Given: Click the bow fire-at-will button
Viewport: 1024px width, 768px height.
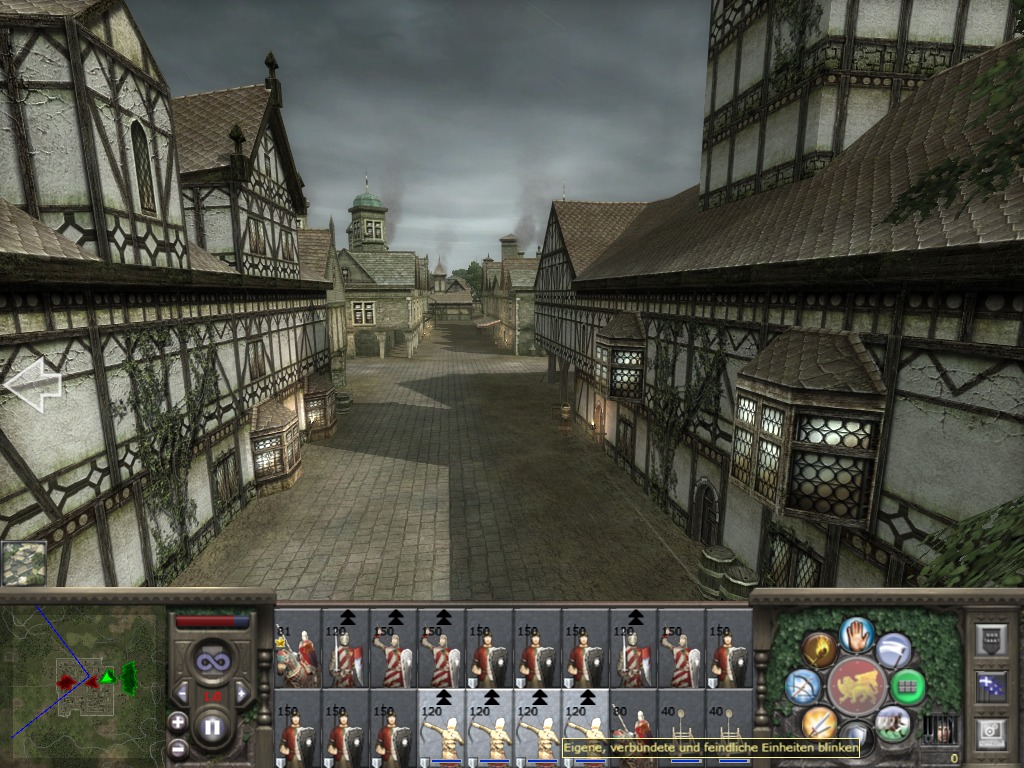Looking at the screenshot, I should click(x=802, y=687).
